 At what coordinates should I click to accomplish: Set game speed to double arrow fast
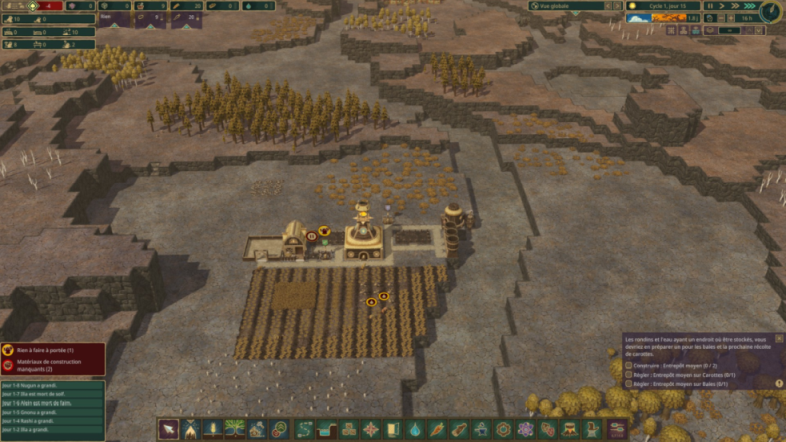point(736,6)
